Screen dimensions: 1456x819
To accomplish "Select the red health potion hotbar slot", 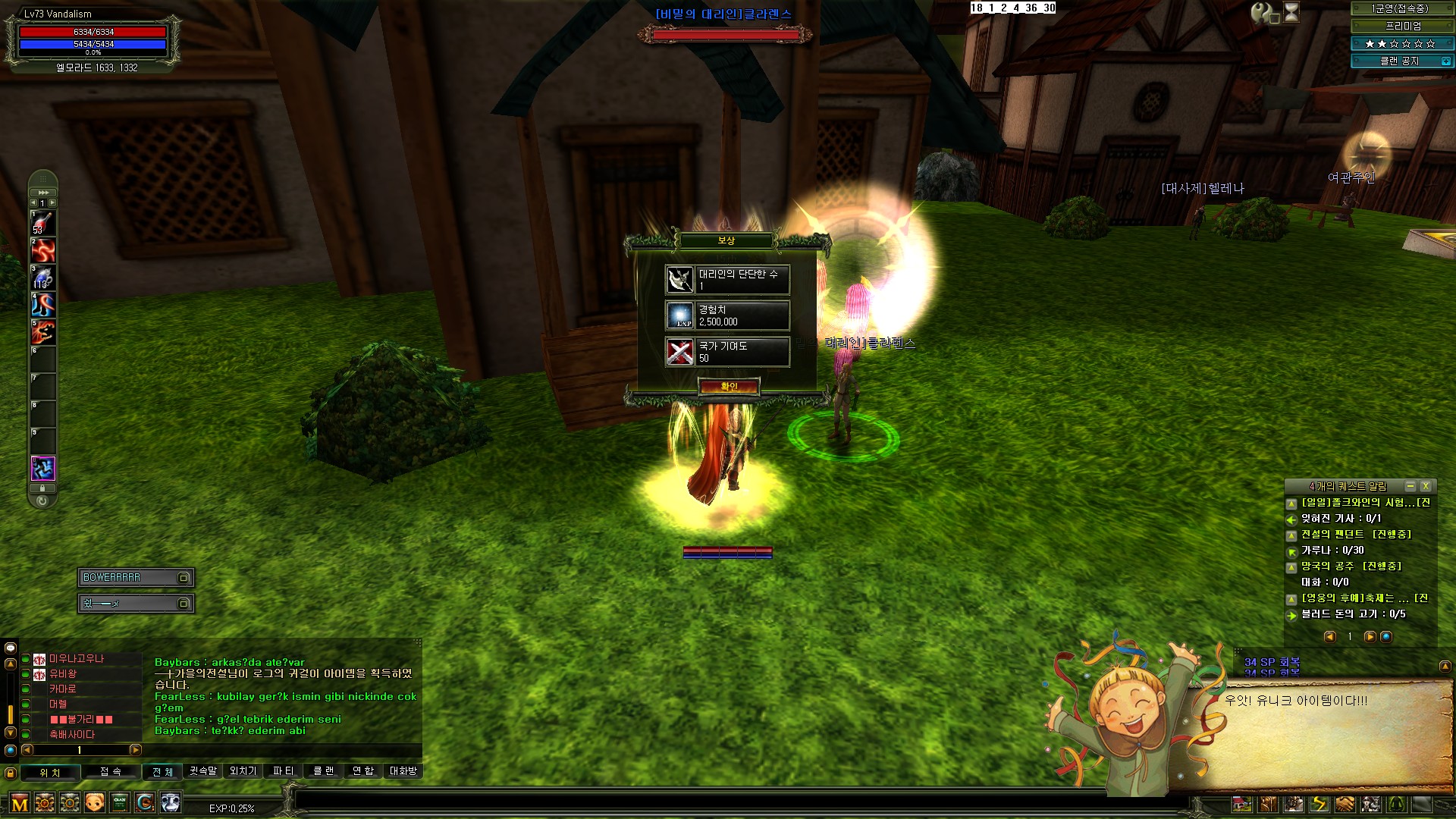I will (43, 223).
